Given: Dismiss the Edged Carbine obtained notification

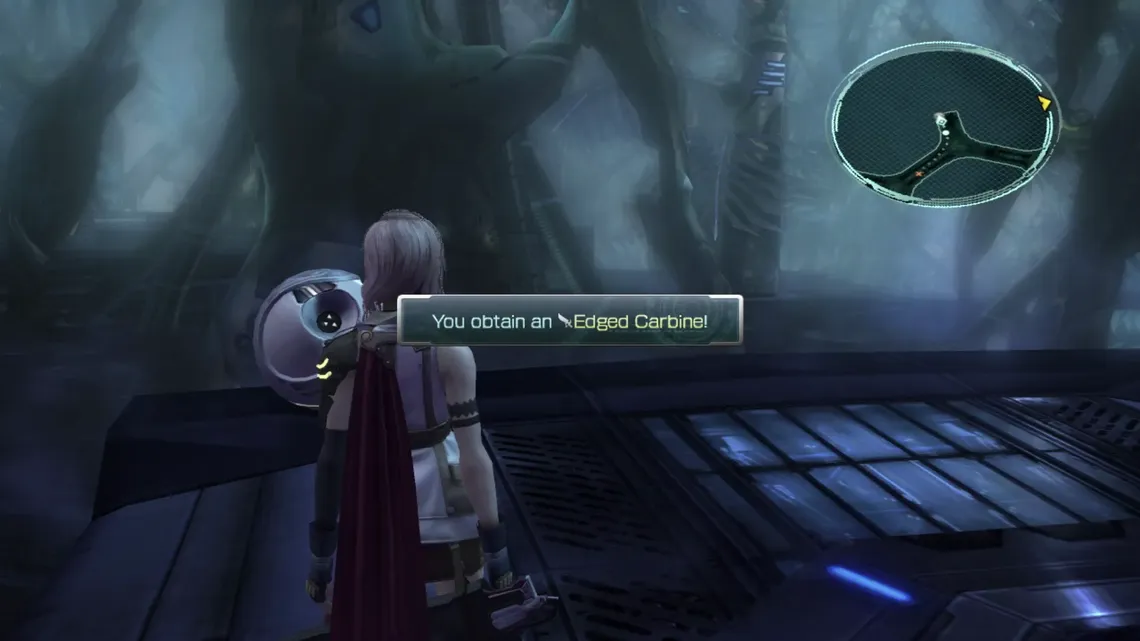Looking at the screenshot, I should point(570,321).
